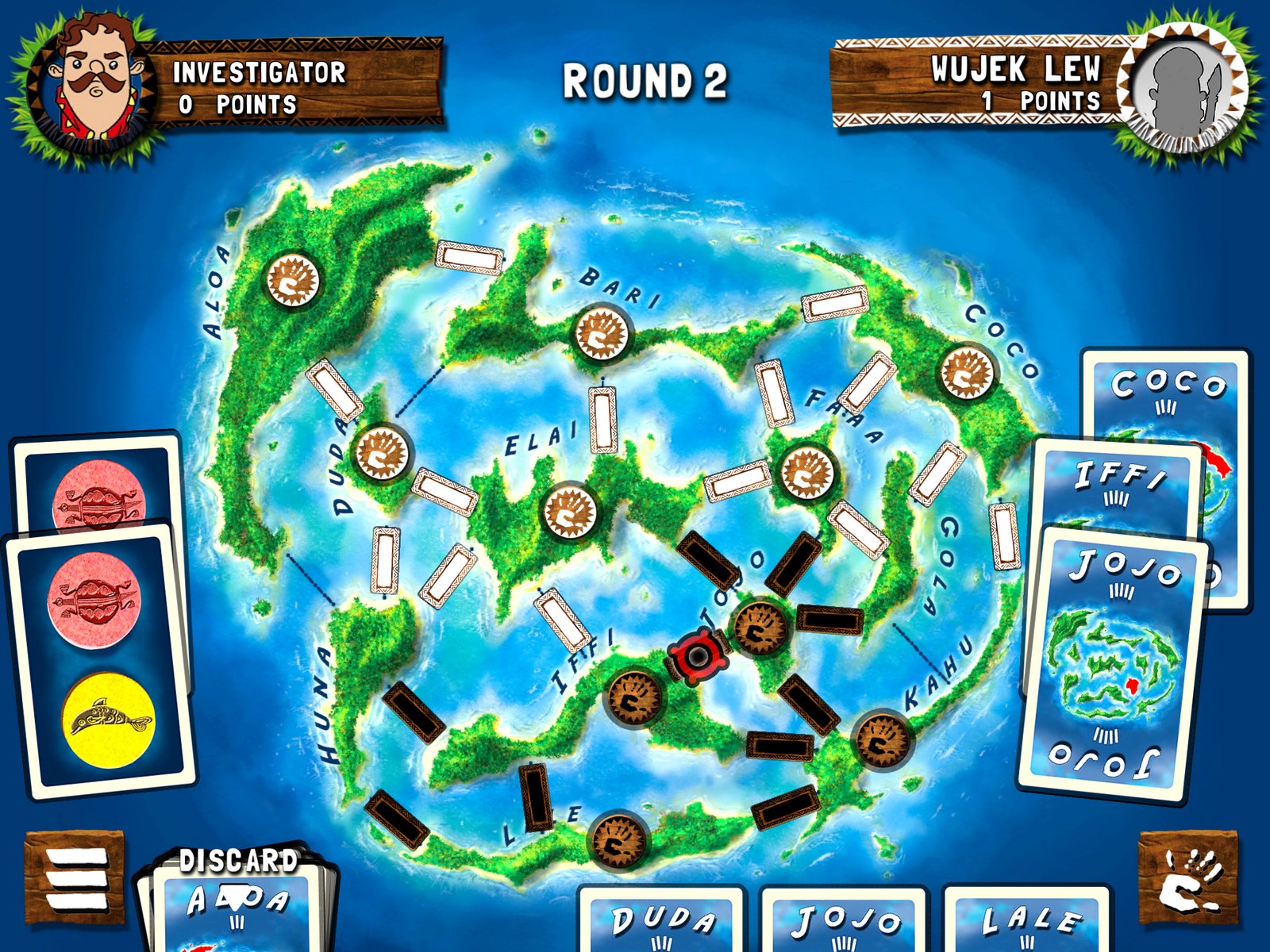Click the Investigator mustache portrait
1270x952 pixels.
[x=91, y=83]
